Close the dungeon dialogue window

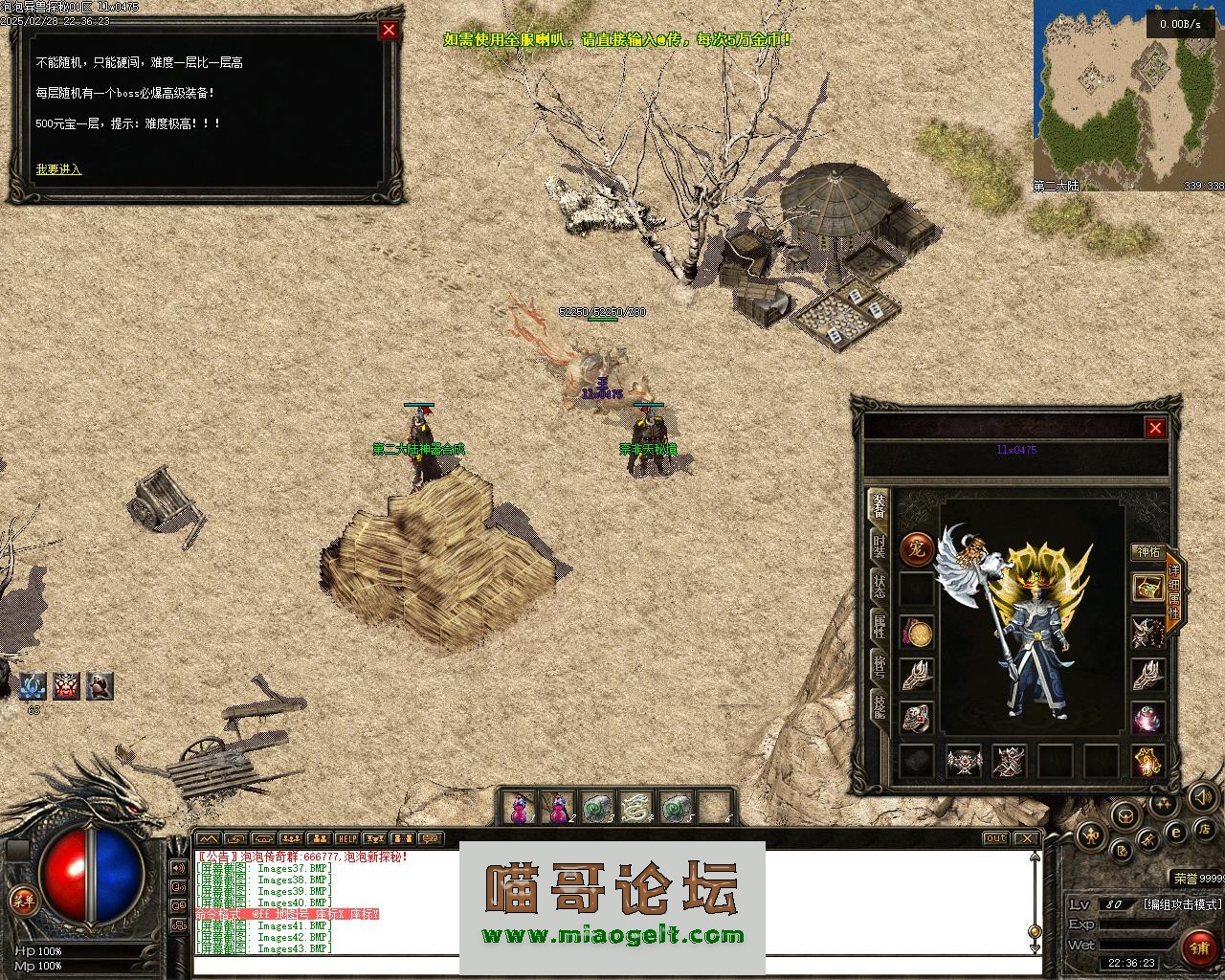(389, 30)
